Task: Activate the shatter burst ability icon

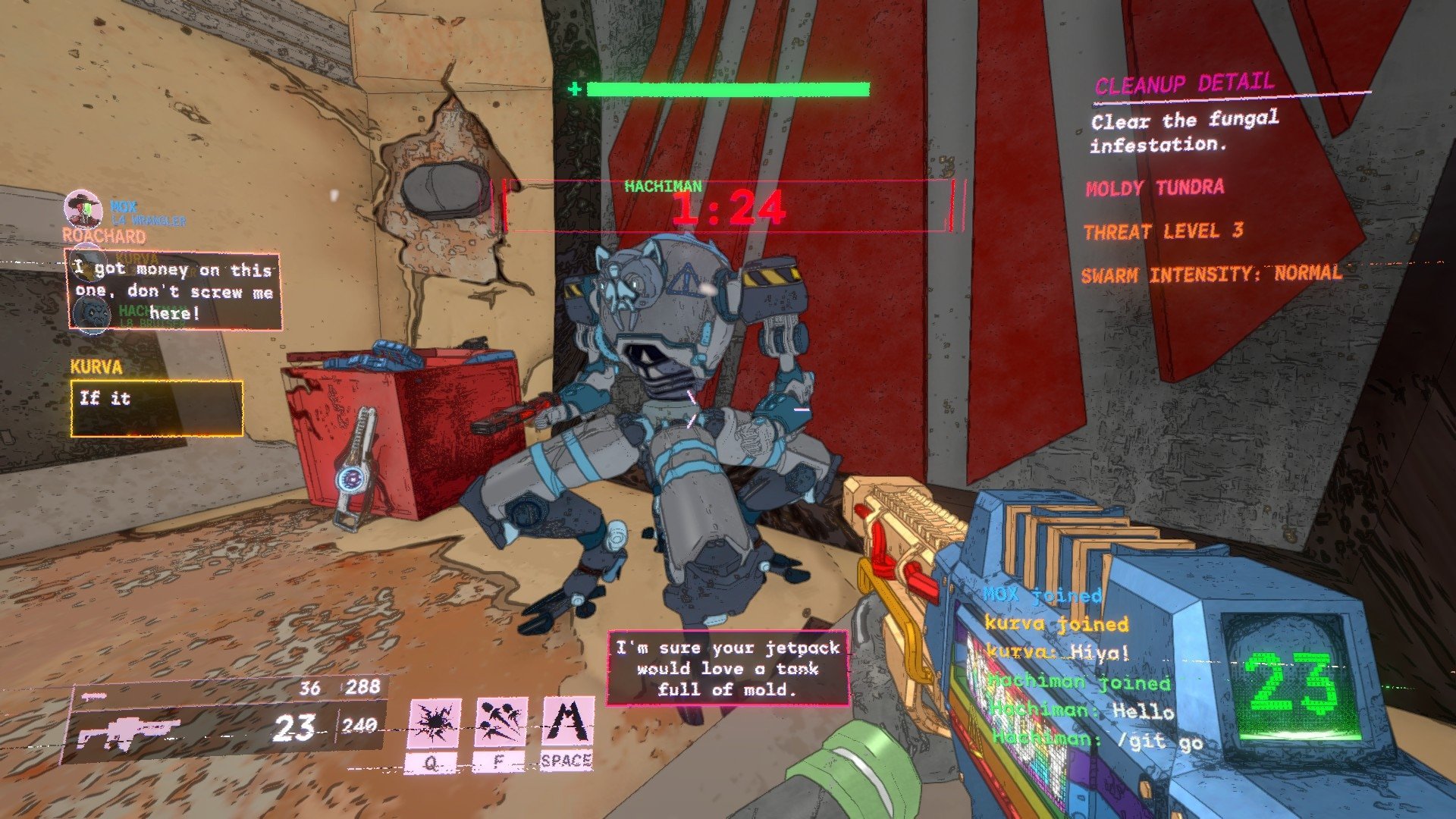Action: [x=435, y=723]
